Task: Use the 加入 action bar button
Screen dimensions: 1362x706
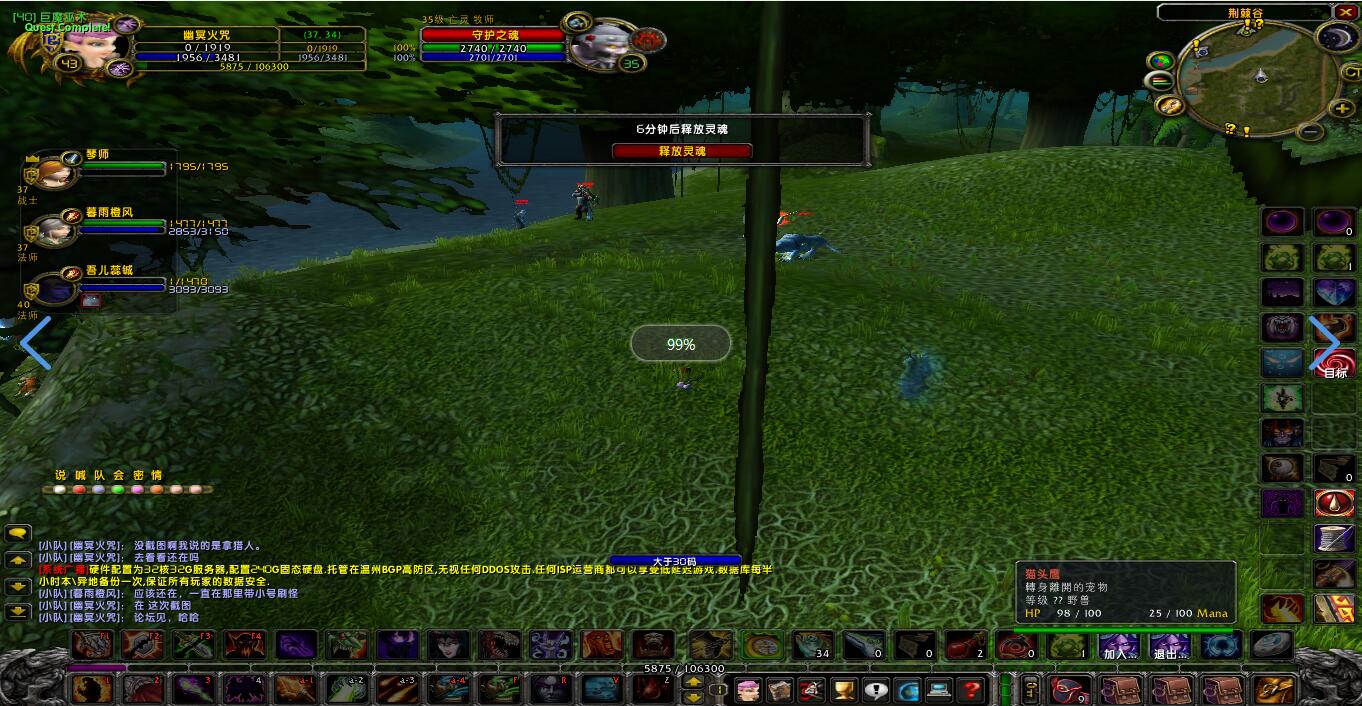Action: pos(1119,646)
